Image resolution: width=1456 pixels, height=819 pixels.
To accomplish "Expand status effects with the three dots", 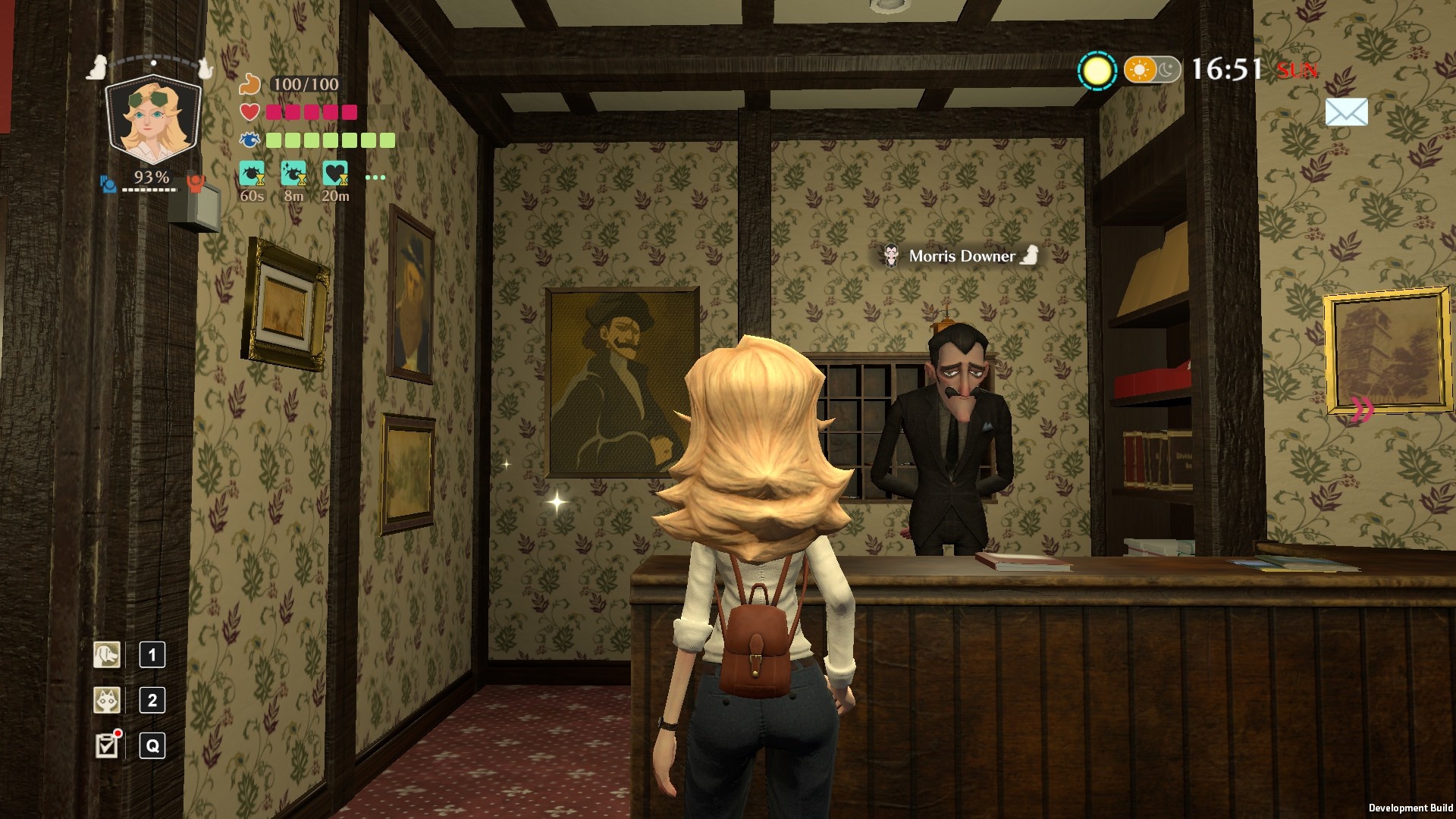I will click(x=375, y=177).
